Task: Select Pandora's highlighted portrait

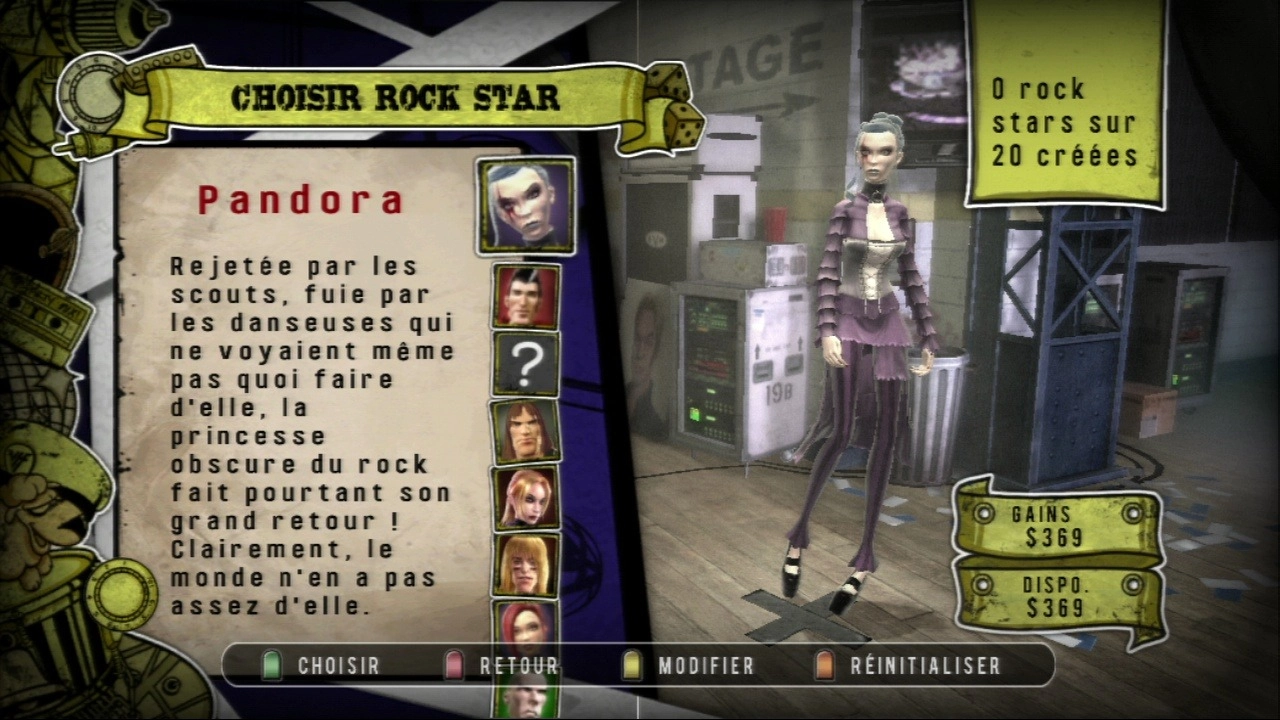Action: tap(526, 205)
